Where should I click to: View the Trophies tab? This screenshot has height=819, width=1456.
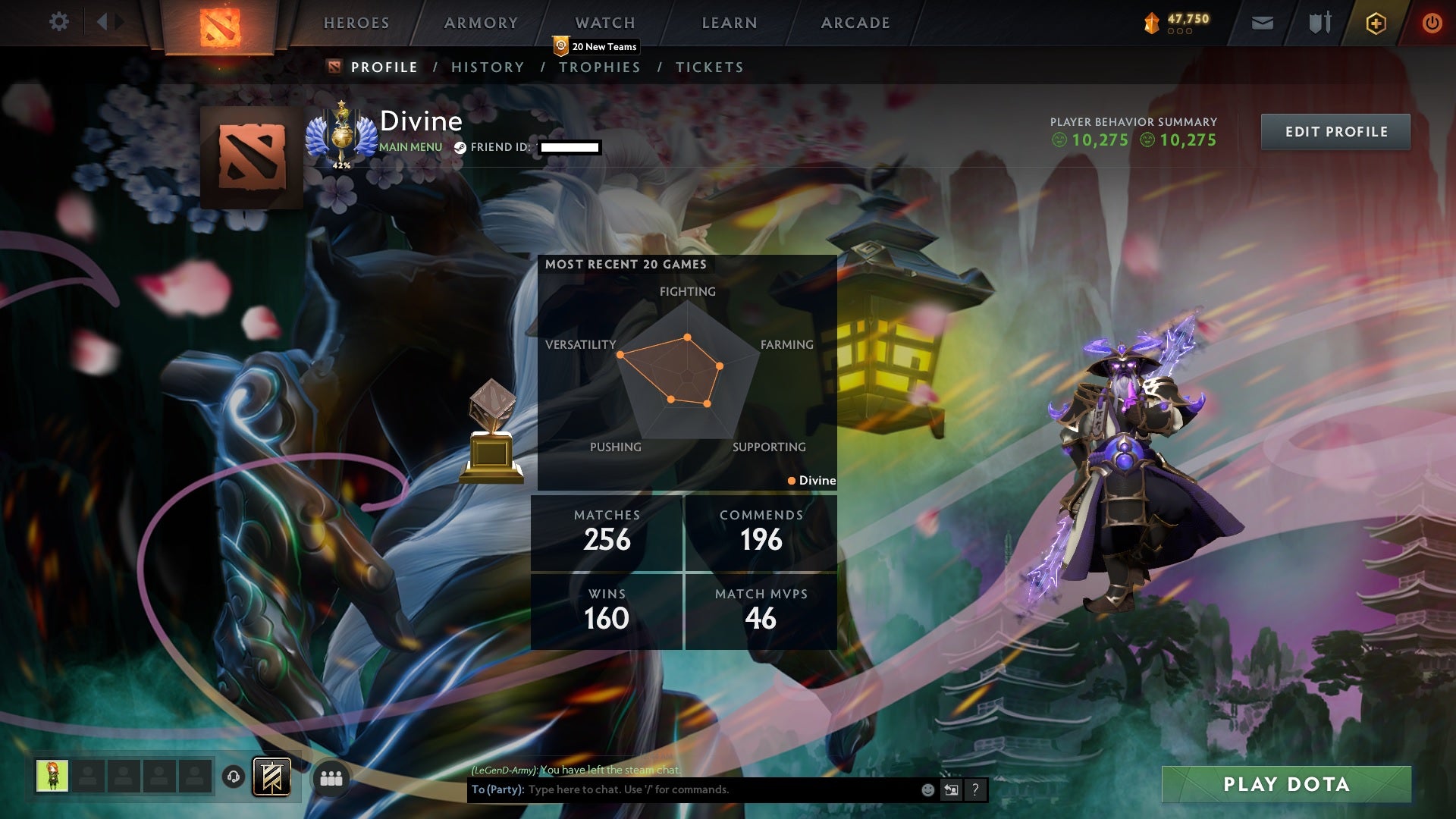click(600, 67)
